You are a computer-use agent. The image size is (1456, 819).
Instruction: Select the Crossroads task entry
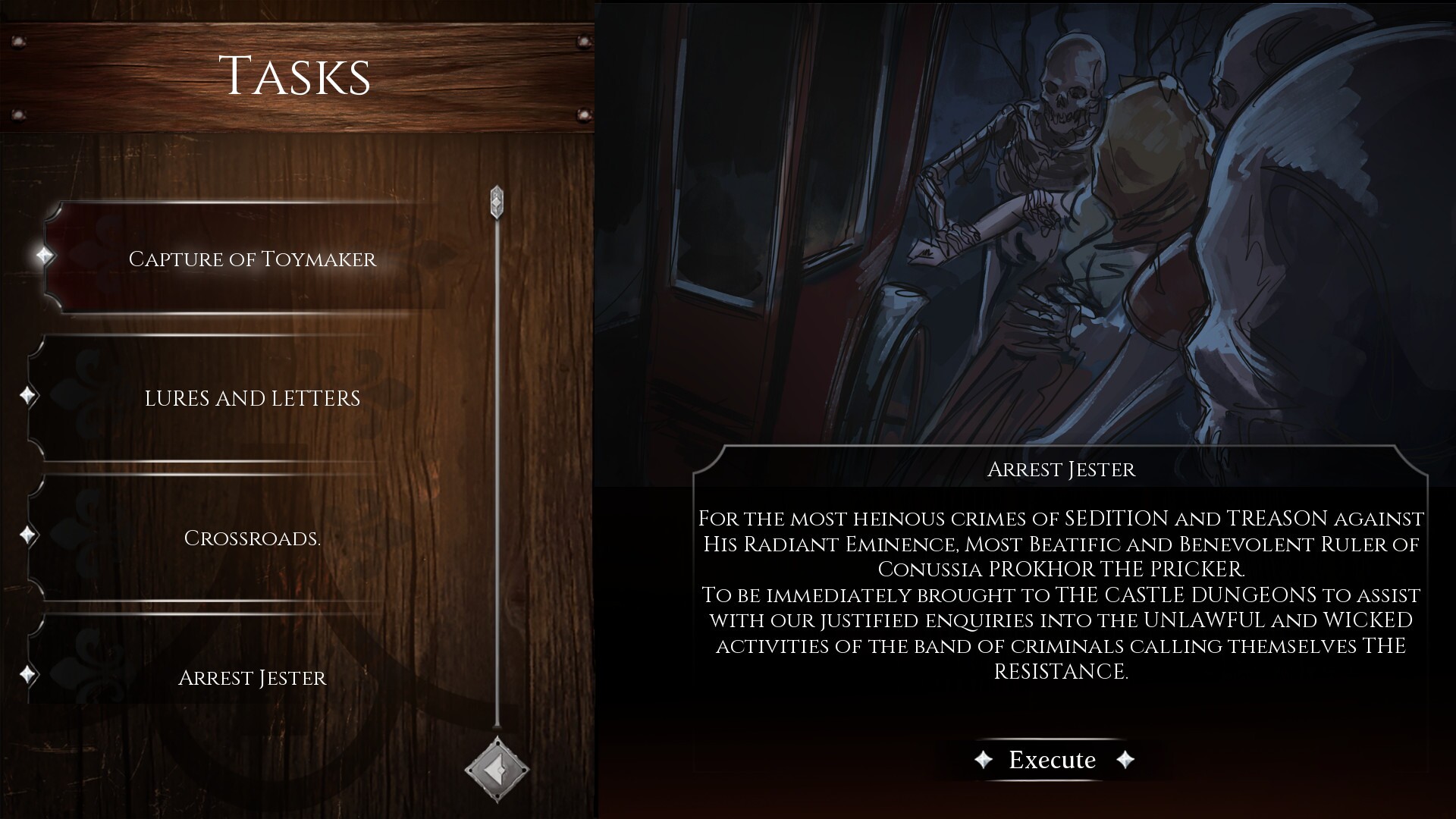253,540
